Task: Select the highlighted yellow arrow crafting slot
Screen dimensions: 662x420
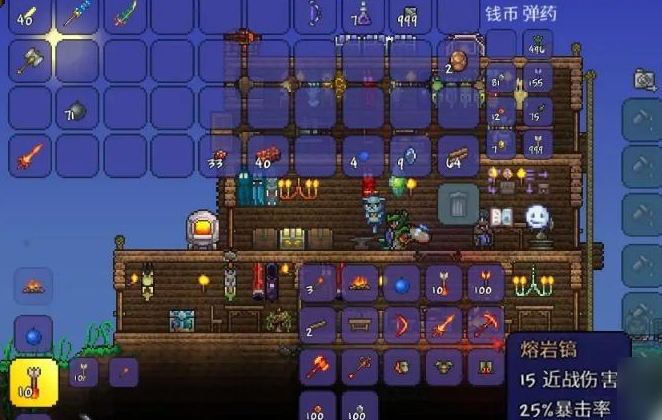Action: click(32, 381)
